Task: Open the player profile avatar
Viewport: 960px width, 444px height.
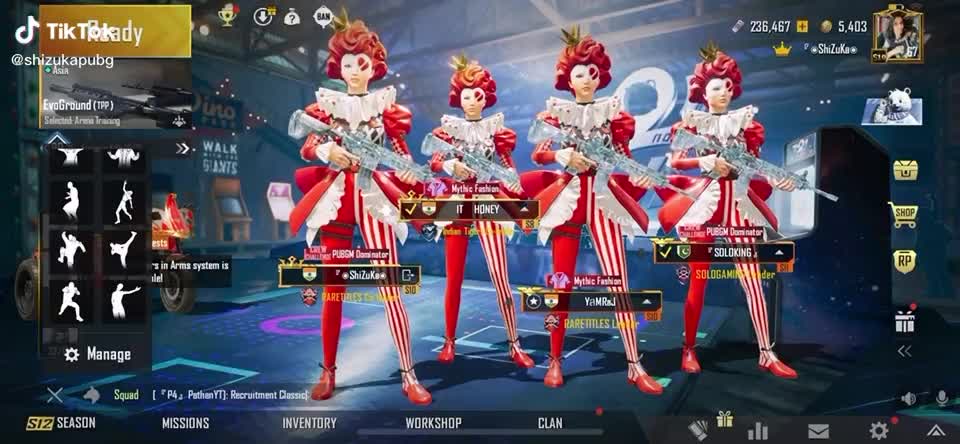Action: (x=896, y=35)
